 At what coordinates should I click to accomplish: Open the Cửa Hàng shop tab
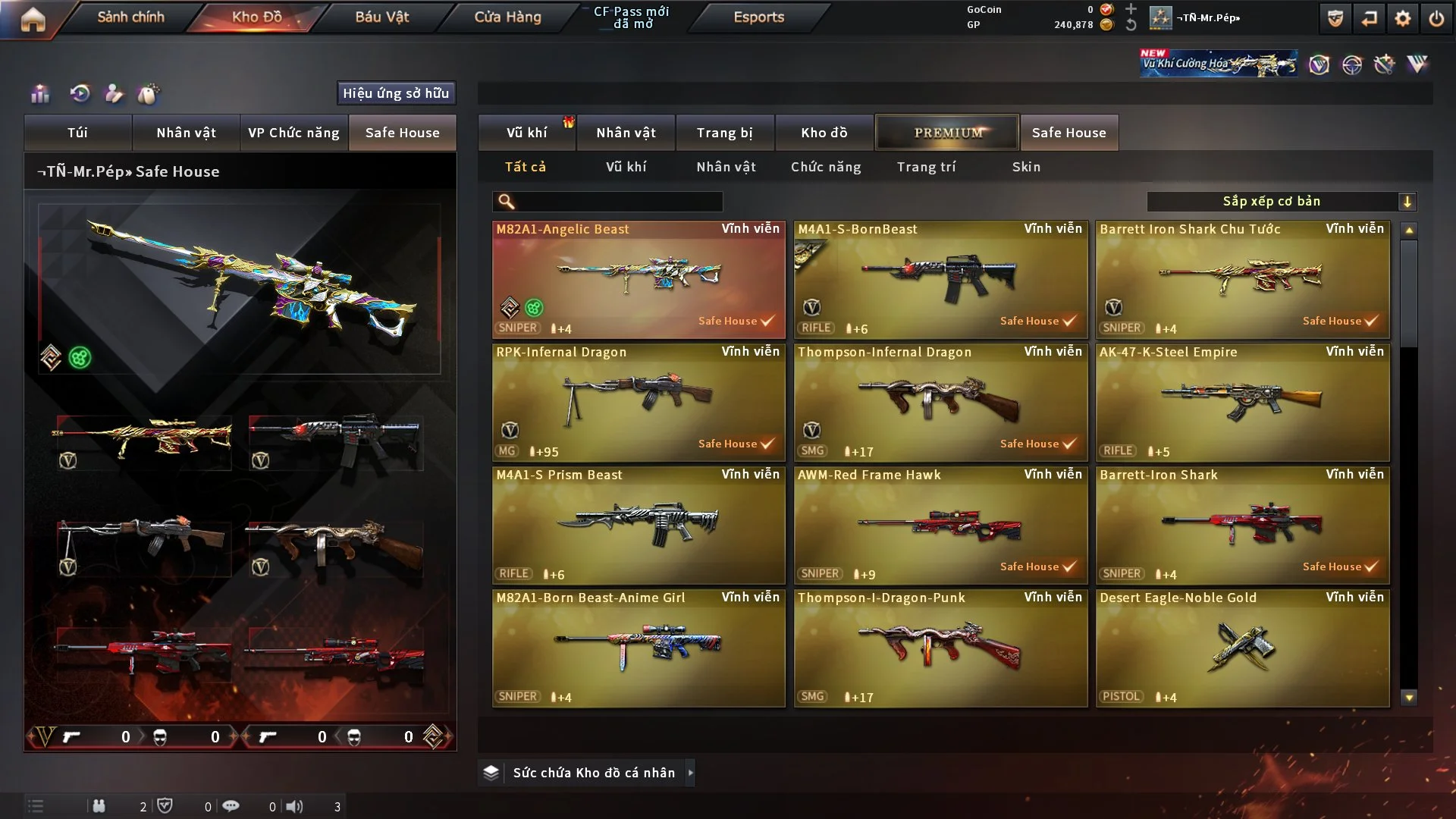[x=507, y=17]
